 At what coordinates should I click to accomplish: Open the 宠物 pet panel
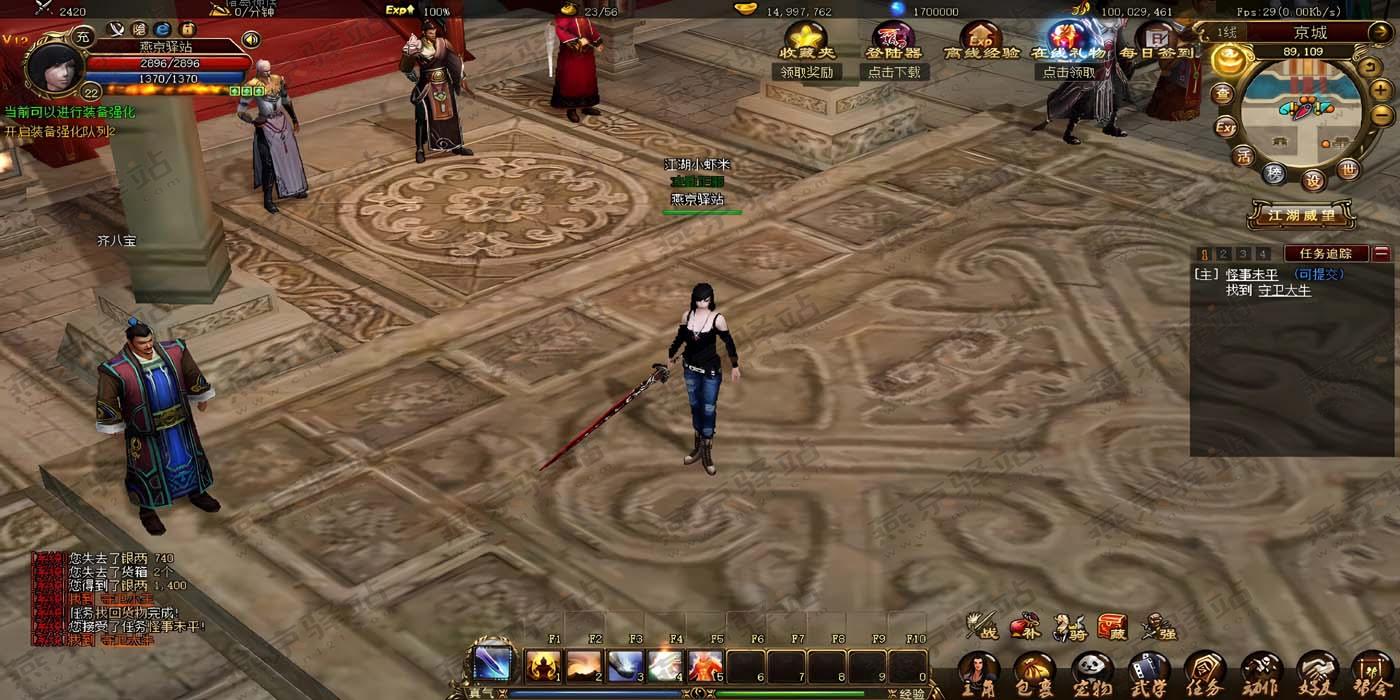pyautogui.click(x=1091, y=670)
